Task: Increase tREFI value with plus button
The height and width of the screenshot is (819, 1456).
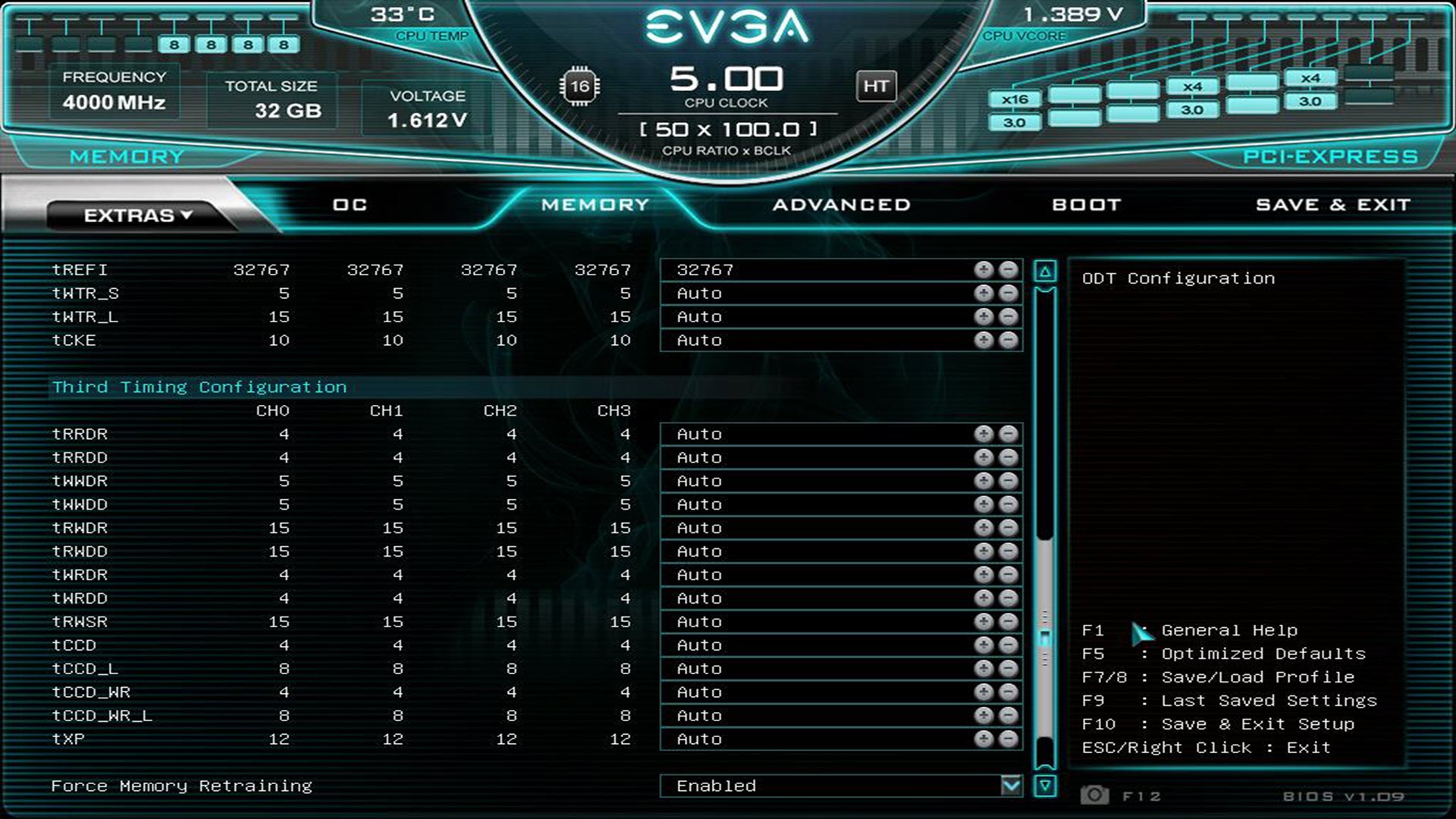Action: (984, 270)
